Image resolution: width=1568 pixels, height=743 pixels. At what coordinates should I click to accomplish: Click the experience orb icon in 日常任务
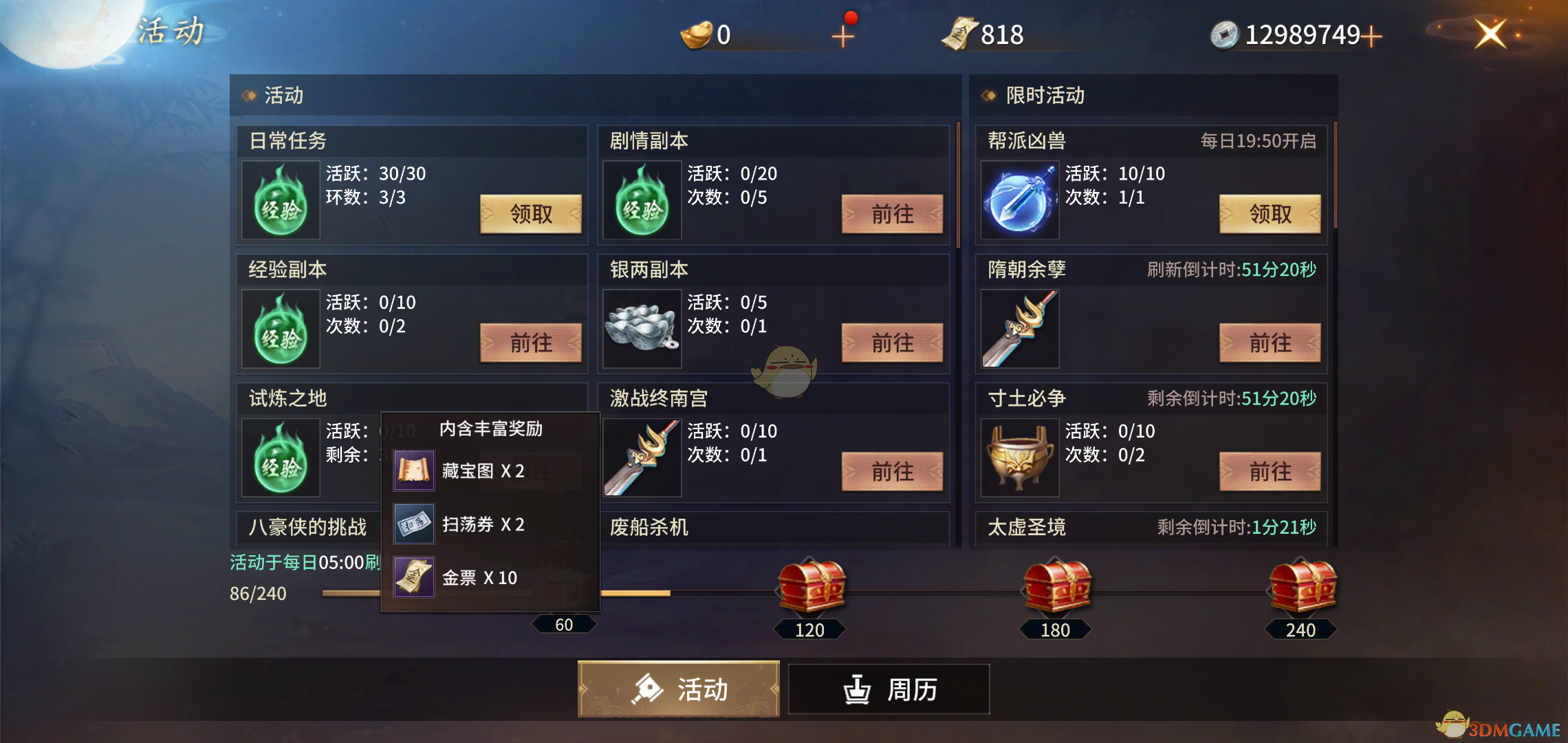279,200
